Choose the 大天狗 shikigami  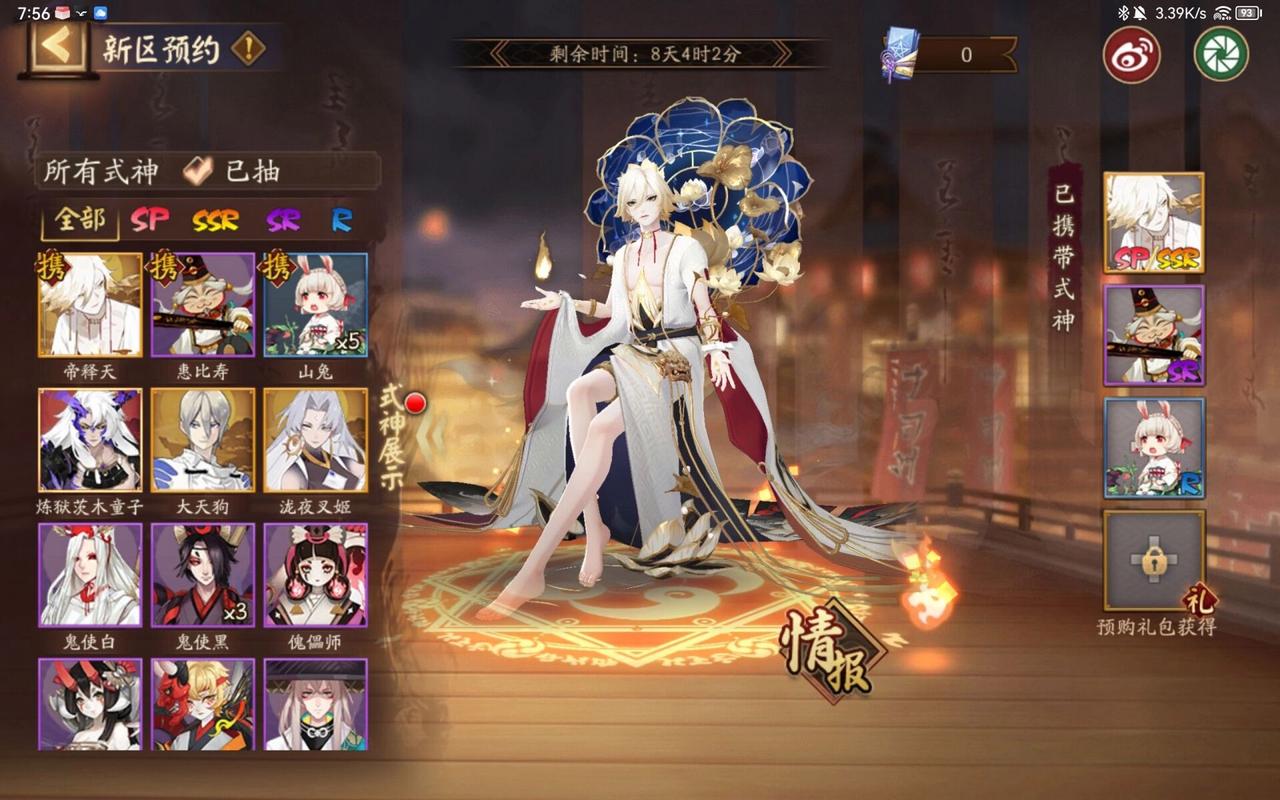(x=203, y=440)
